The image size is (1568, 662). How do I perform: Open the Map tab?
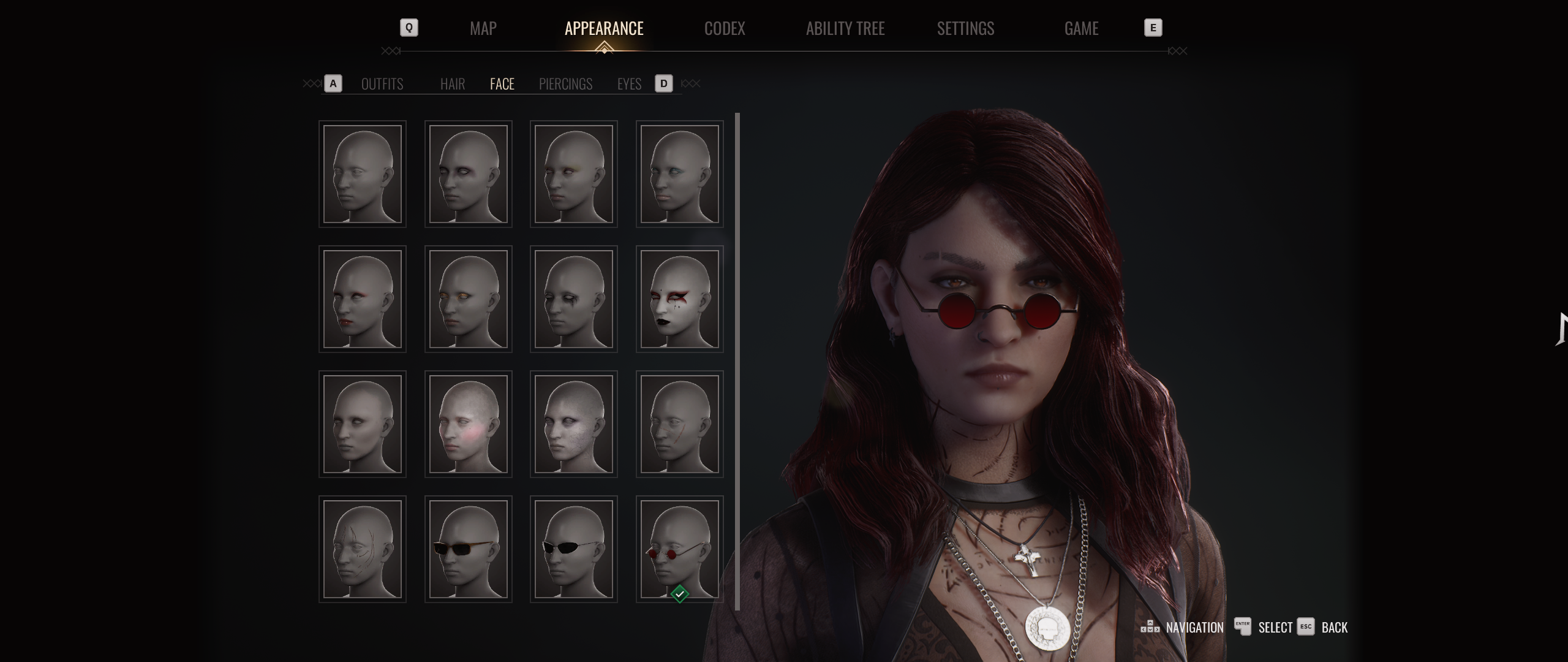click(483, 28)
